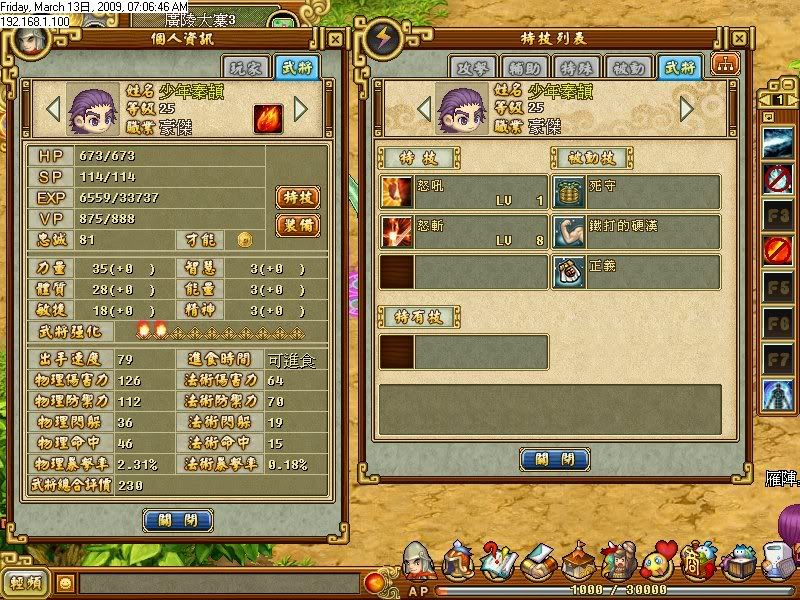Click the 特技 button beside the stats
Image resolution: width=800 pixels, height=600 pixels.
click(x=298, y=197)
